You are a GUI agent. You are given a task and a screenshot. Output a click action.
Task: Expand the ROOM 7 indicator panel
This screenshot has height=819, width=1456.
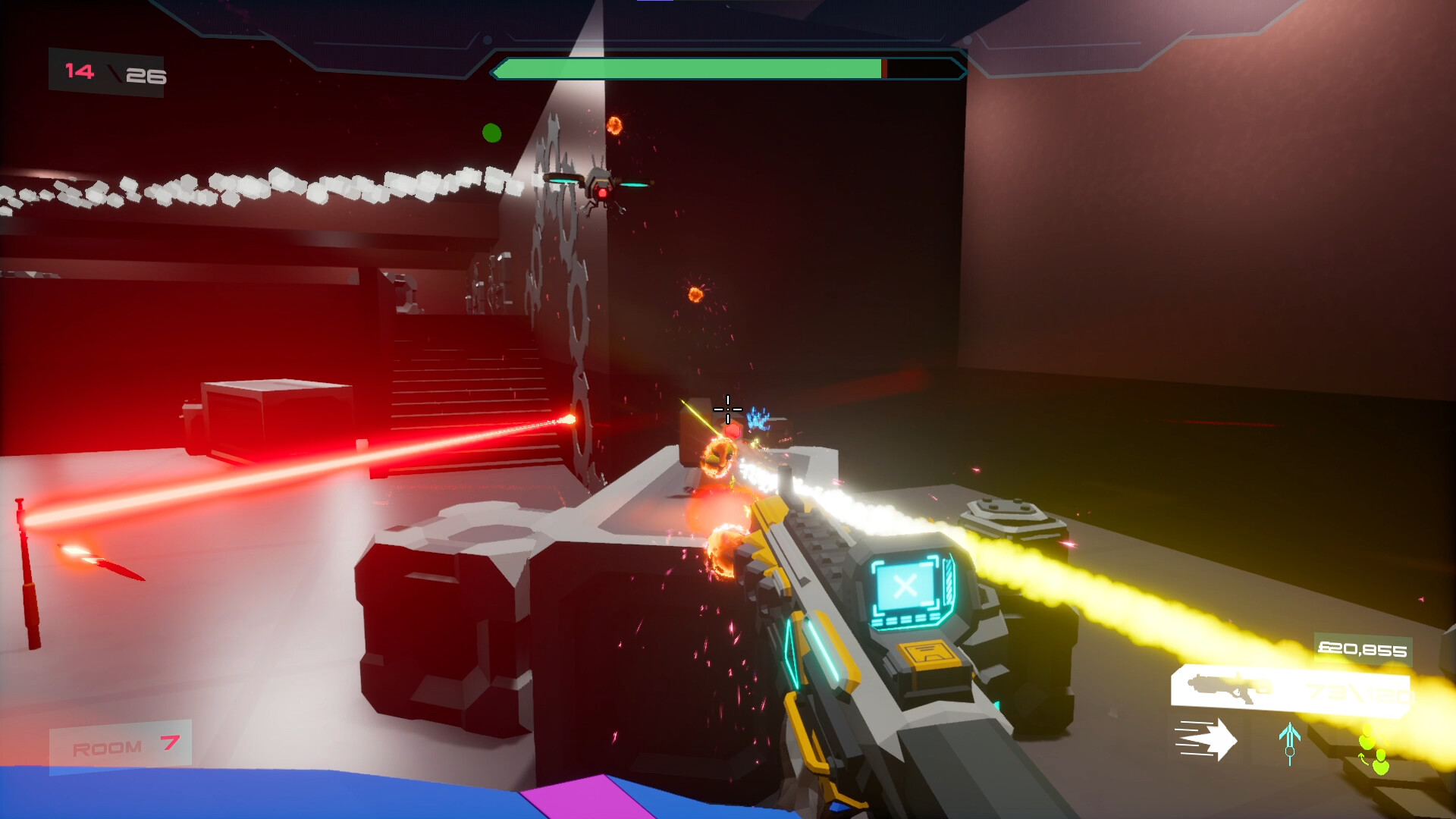pyautogui.click(x=121, y=745)
